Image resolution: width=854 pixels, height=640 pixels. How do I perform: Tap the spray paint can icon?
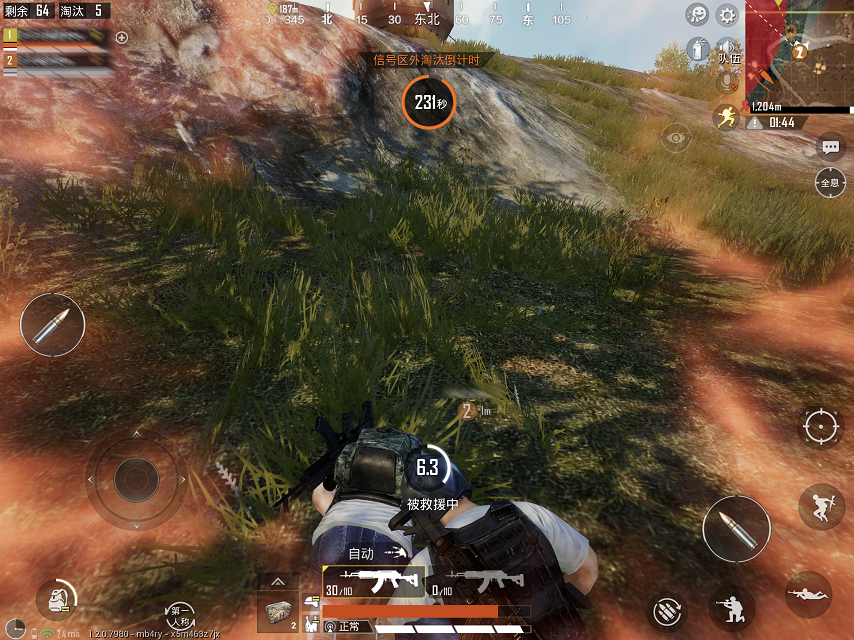697,48
